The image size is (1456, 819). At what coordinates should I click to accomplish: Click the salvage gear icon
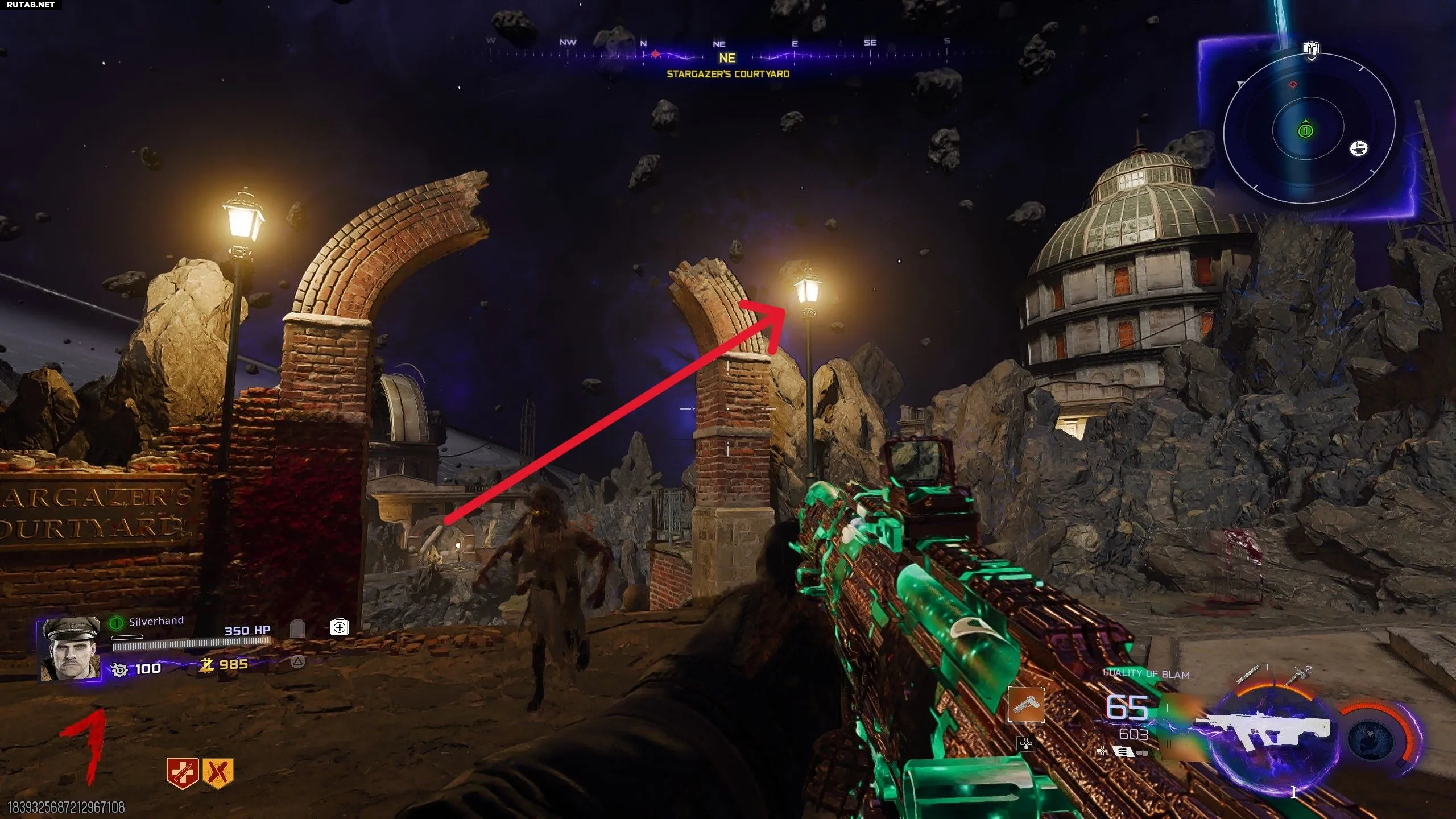click(119, 669)
